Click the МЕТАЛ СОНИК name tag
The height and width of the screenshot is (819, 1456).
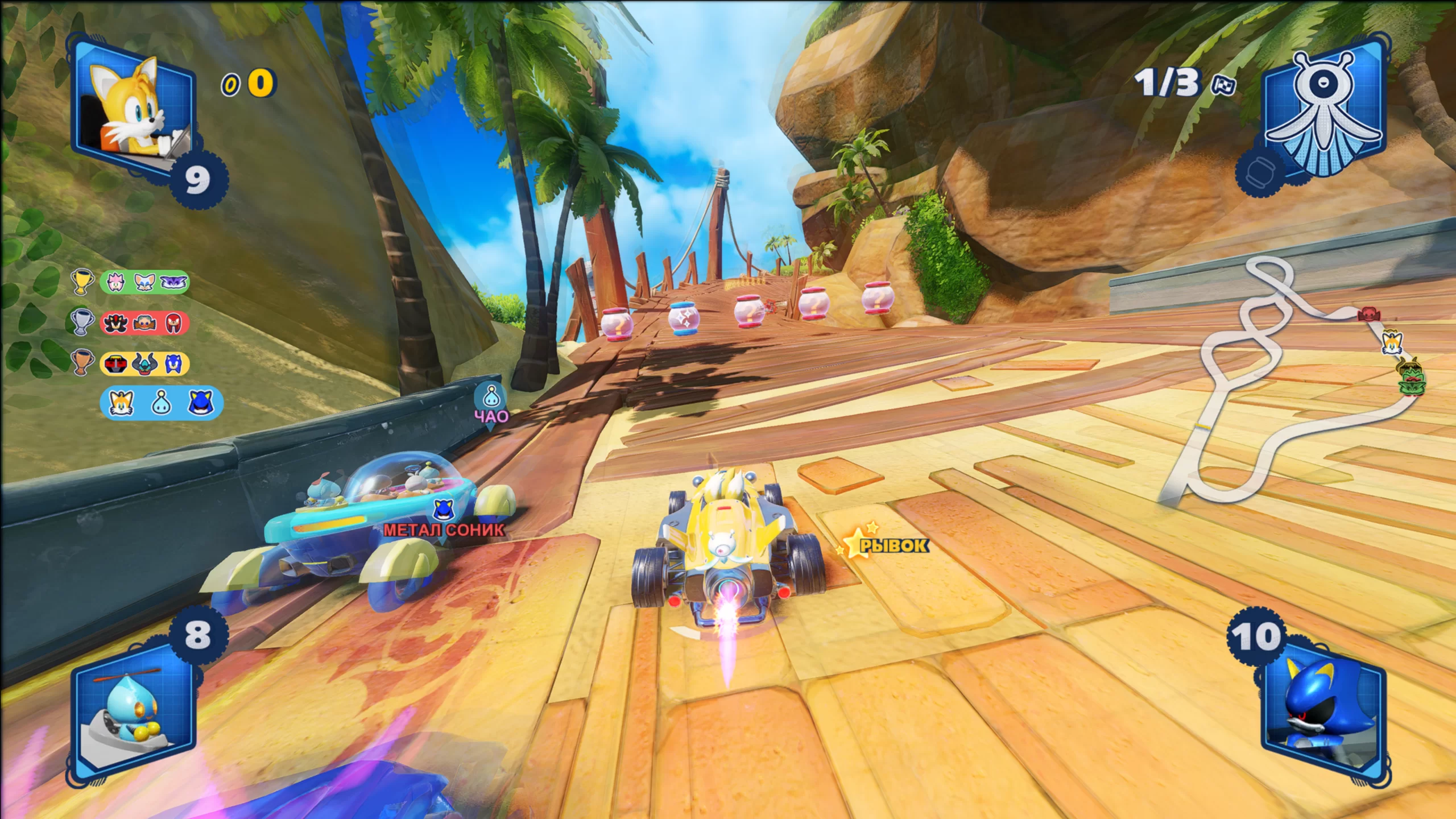click(x=444, y=530)
